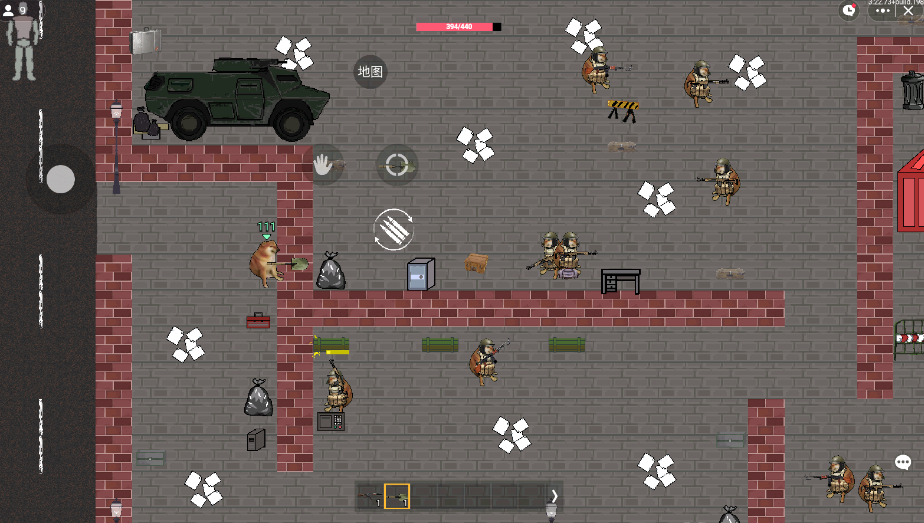Select the rifle hotbar slot
Screen dimensions: 924x523
tap(370, 496)
